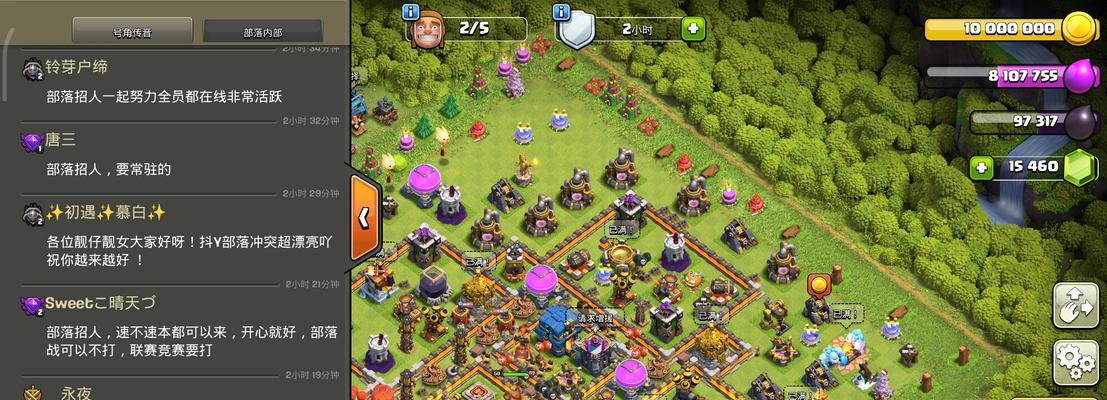The height and width of the screenshot is (400, 1107).
Task: Tap the gold coin resource icon
Action: point(1079,29)
